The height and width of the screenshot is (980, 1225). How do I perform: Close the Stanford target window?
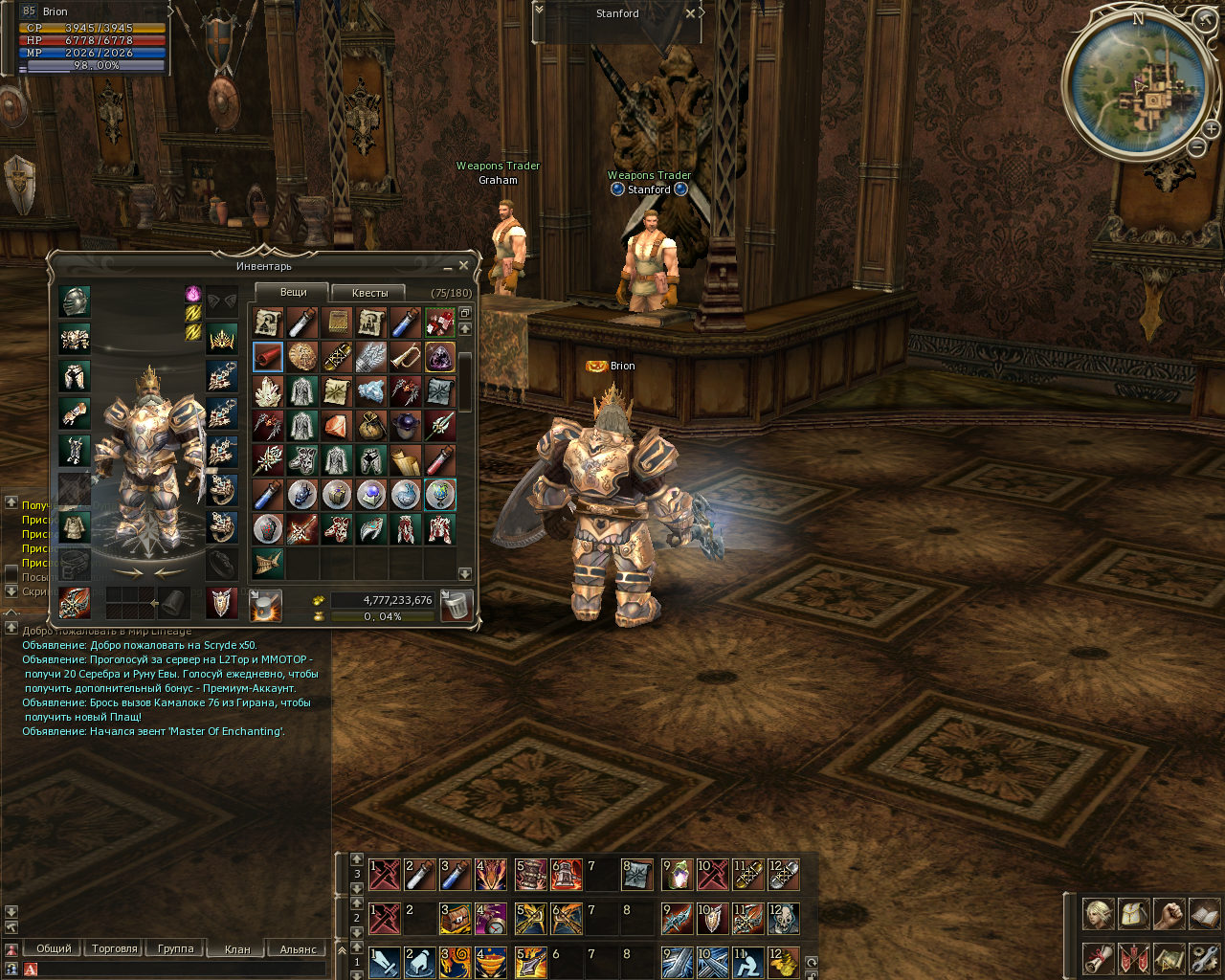coord(691,14)
